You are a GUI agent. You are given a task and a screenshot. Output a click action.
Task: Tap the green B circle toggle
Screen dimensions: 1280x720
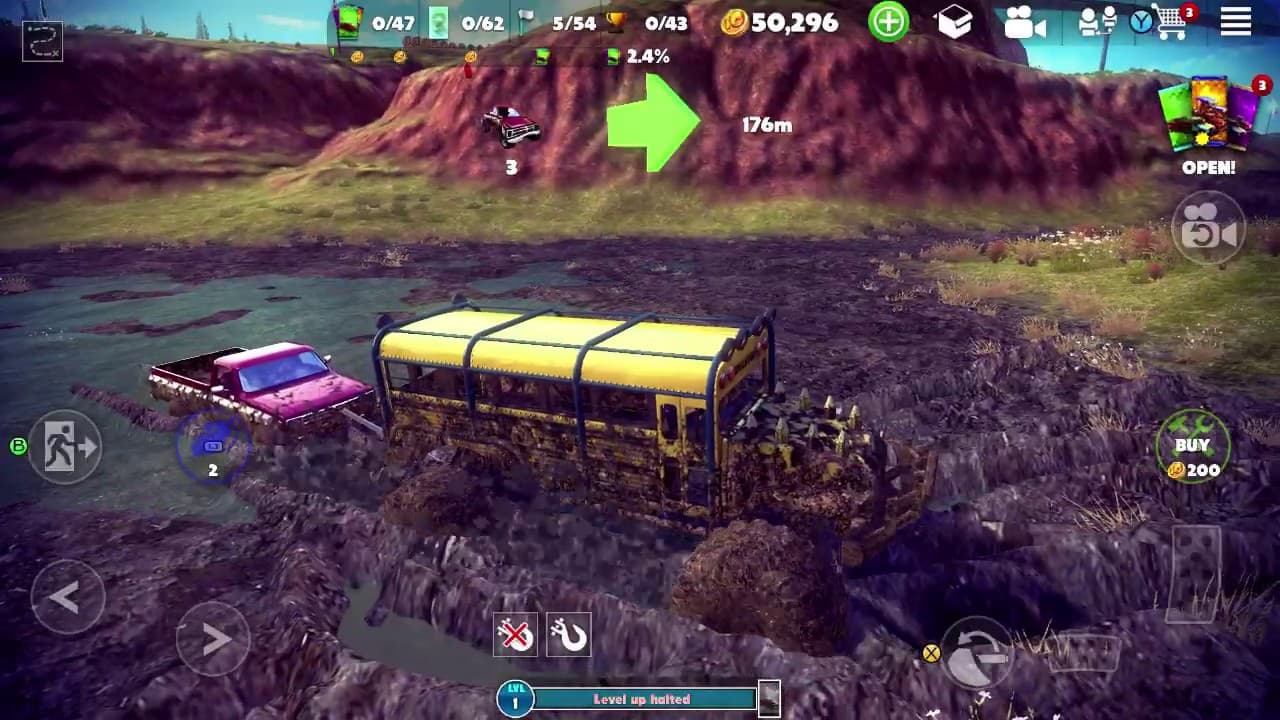[x=18, y=444]
